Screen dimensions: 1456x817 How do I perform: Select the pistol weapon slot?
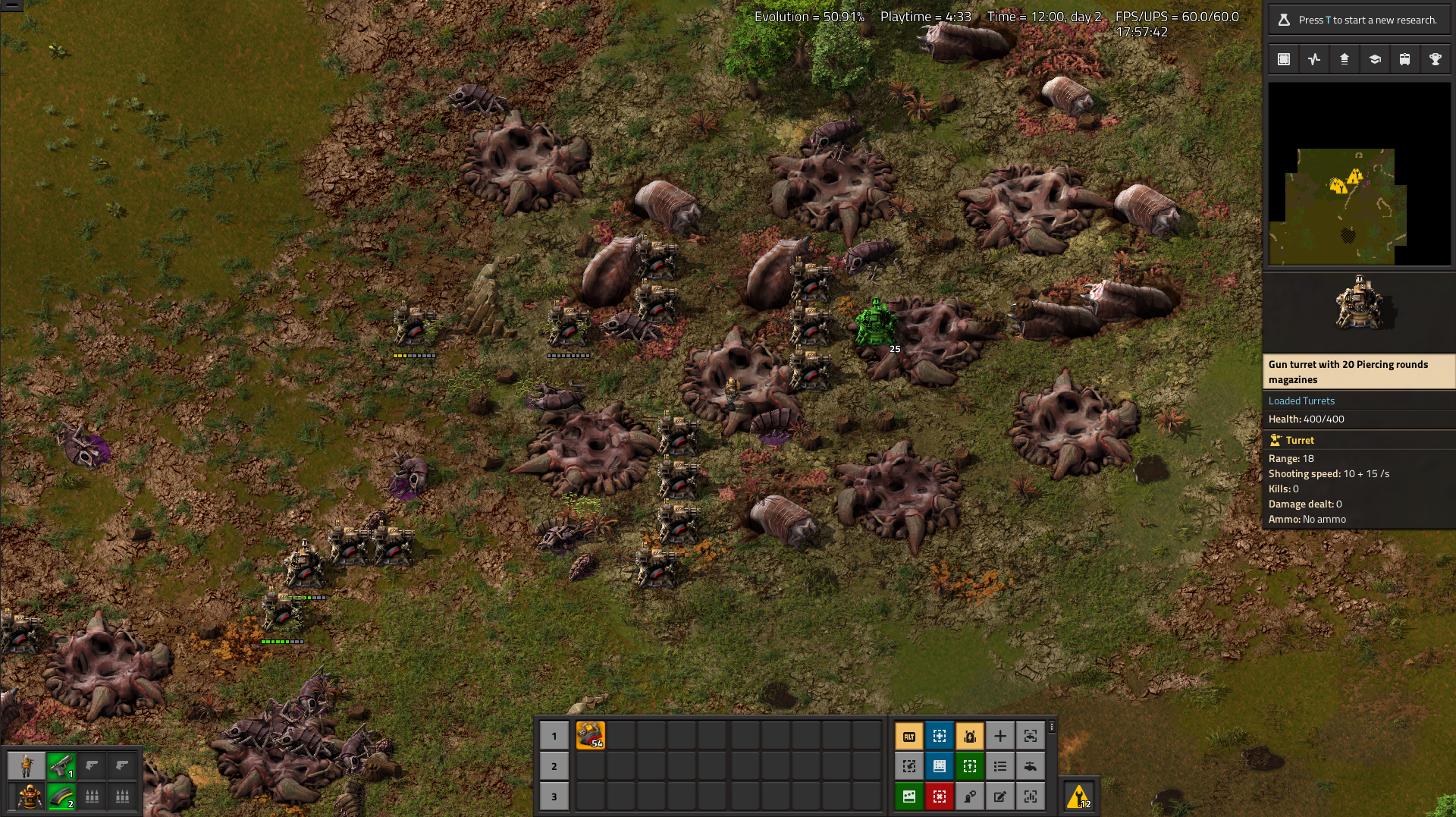coord(61,766)
